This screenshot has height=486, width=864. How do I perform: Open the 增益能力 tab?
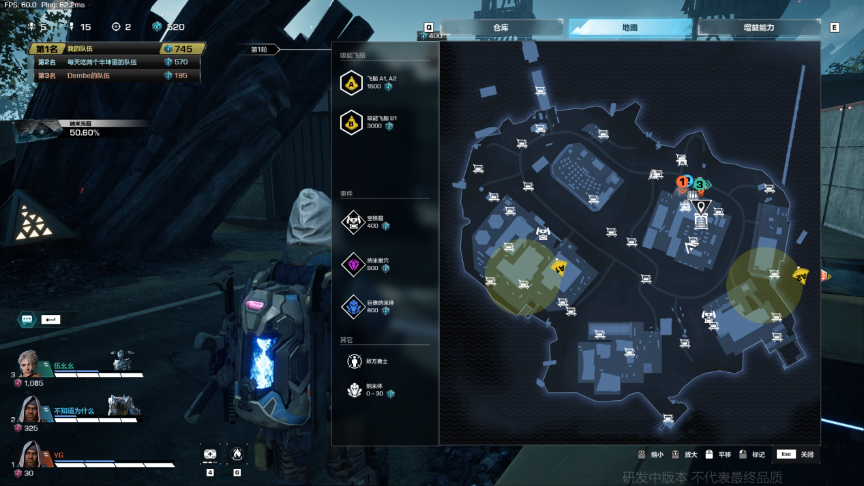pyautogui.click(x=759, y=28)
